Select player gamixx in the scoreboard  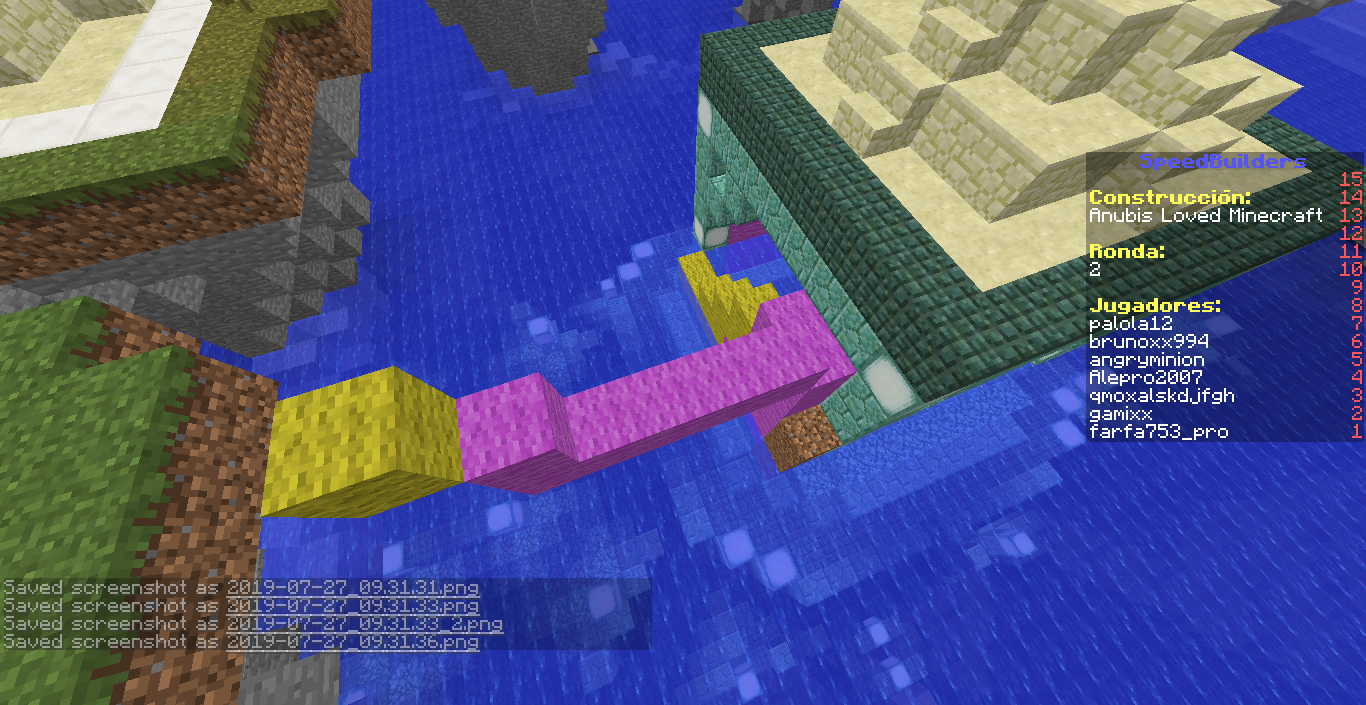pos(1120,414)
